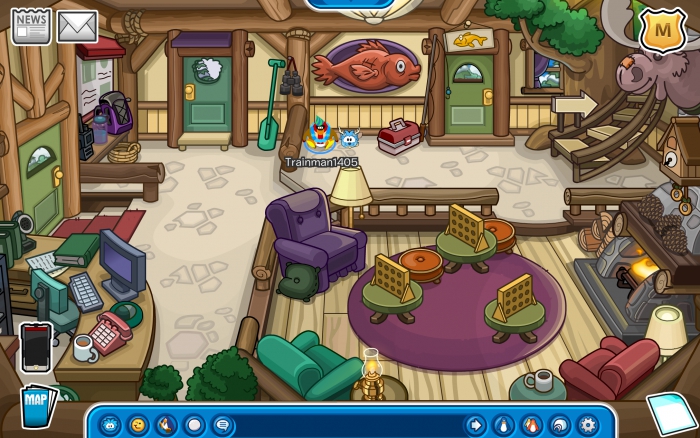The height and width of the screenshot is (438, 700).
Task: Open your penguin player card
Action: coord(503,424)
